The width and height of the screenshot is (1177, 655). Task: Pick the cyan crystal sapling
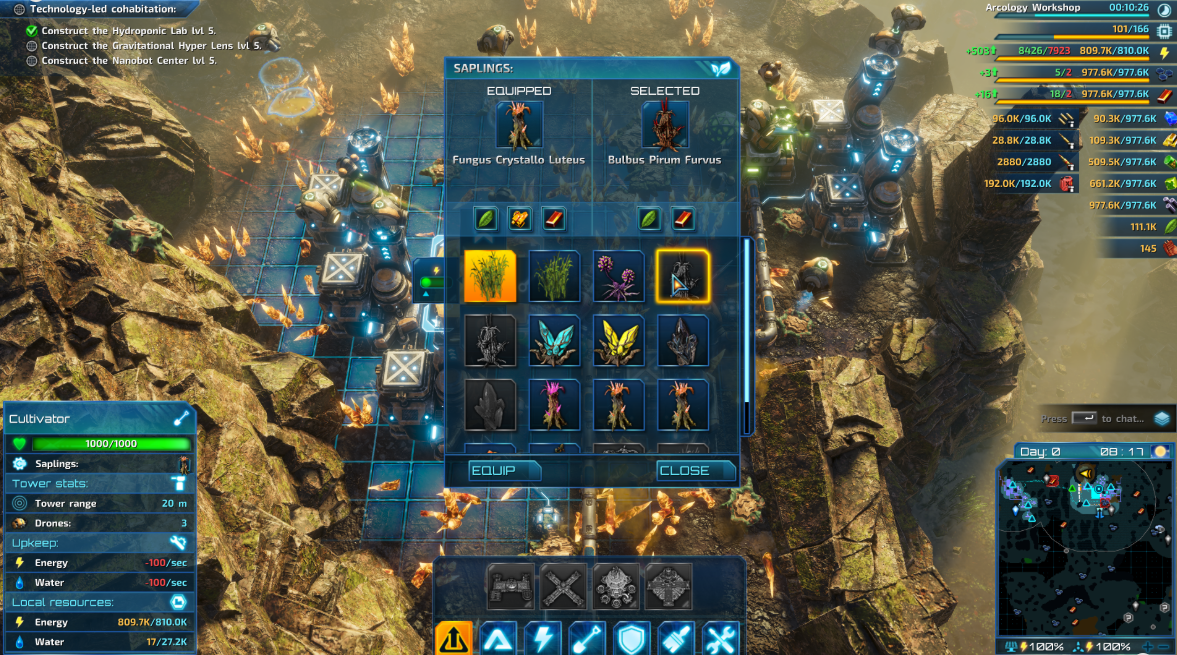point(554,340)
